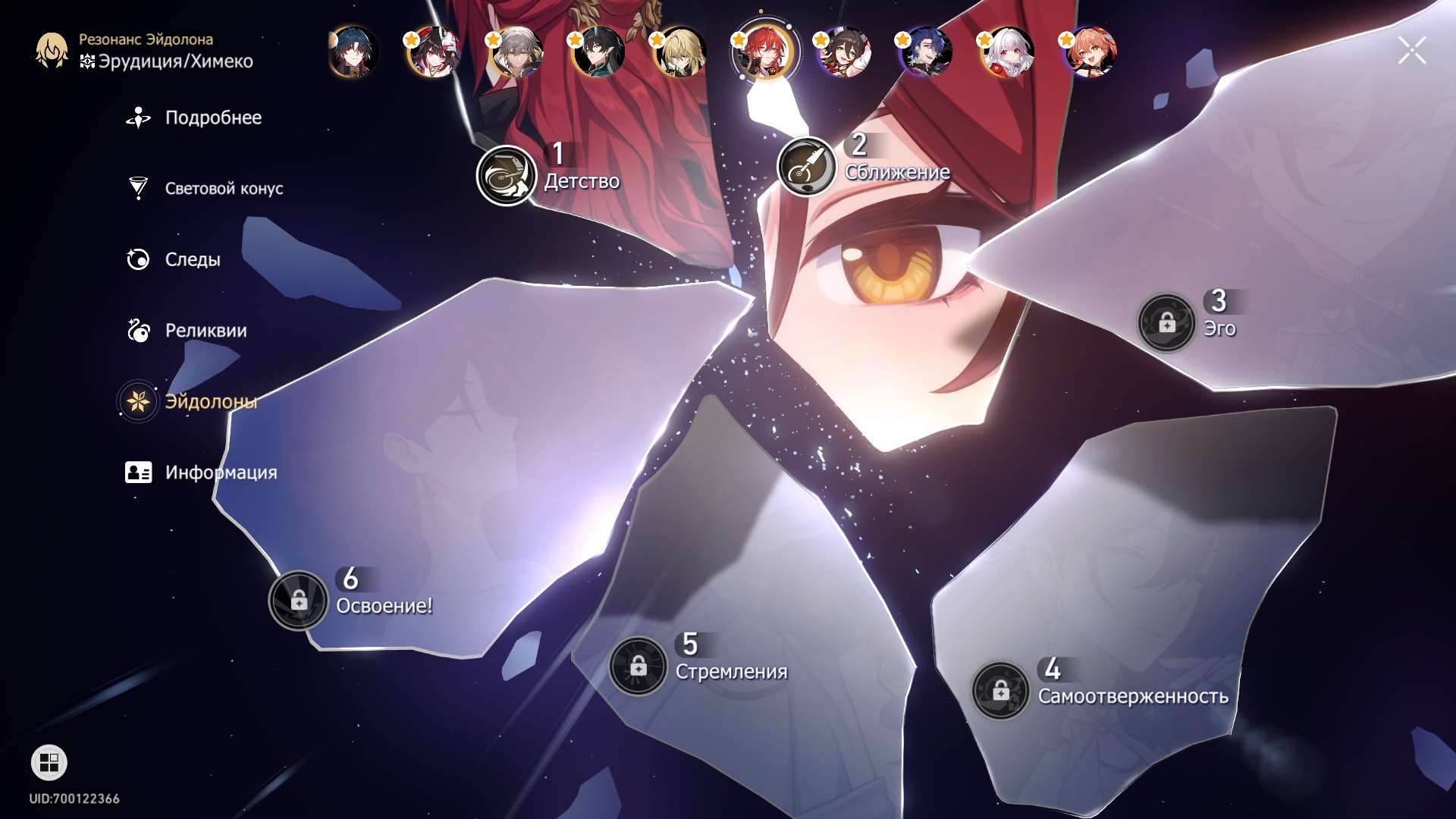Select the Следы sidebar icon

tap(137, 259)
